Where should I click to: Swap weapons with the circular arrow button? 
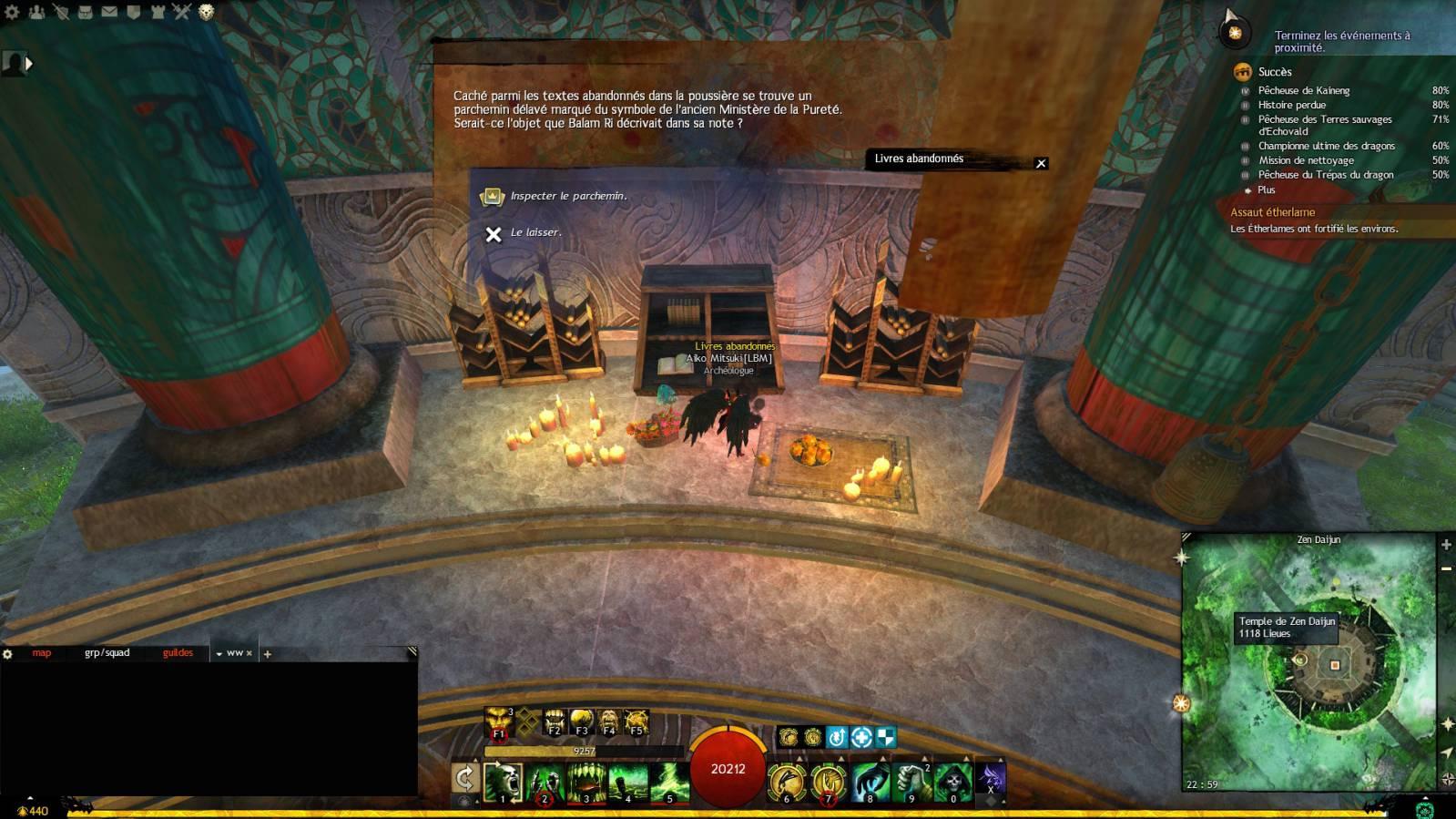point(465,779)
